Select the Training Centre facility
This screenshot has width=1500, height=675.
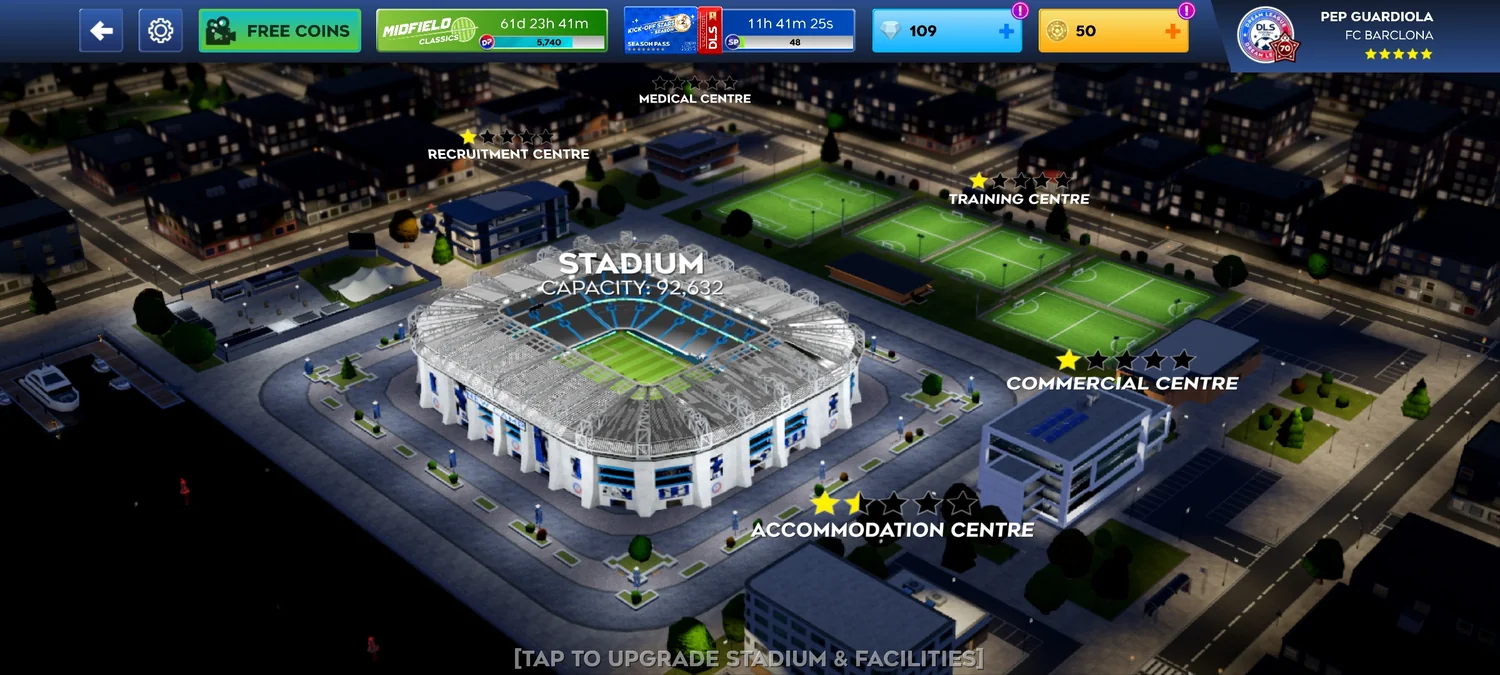[1019, 198]
